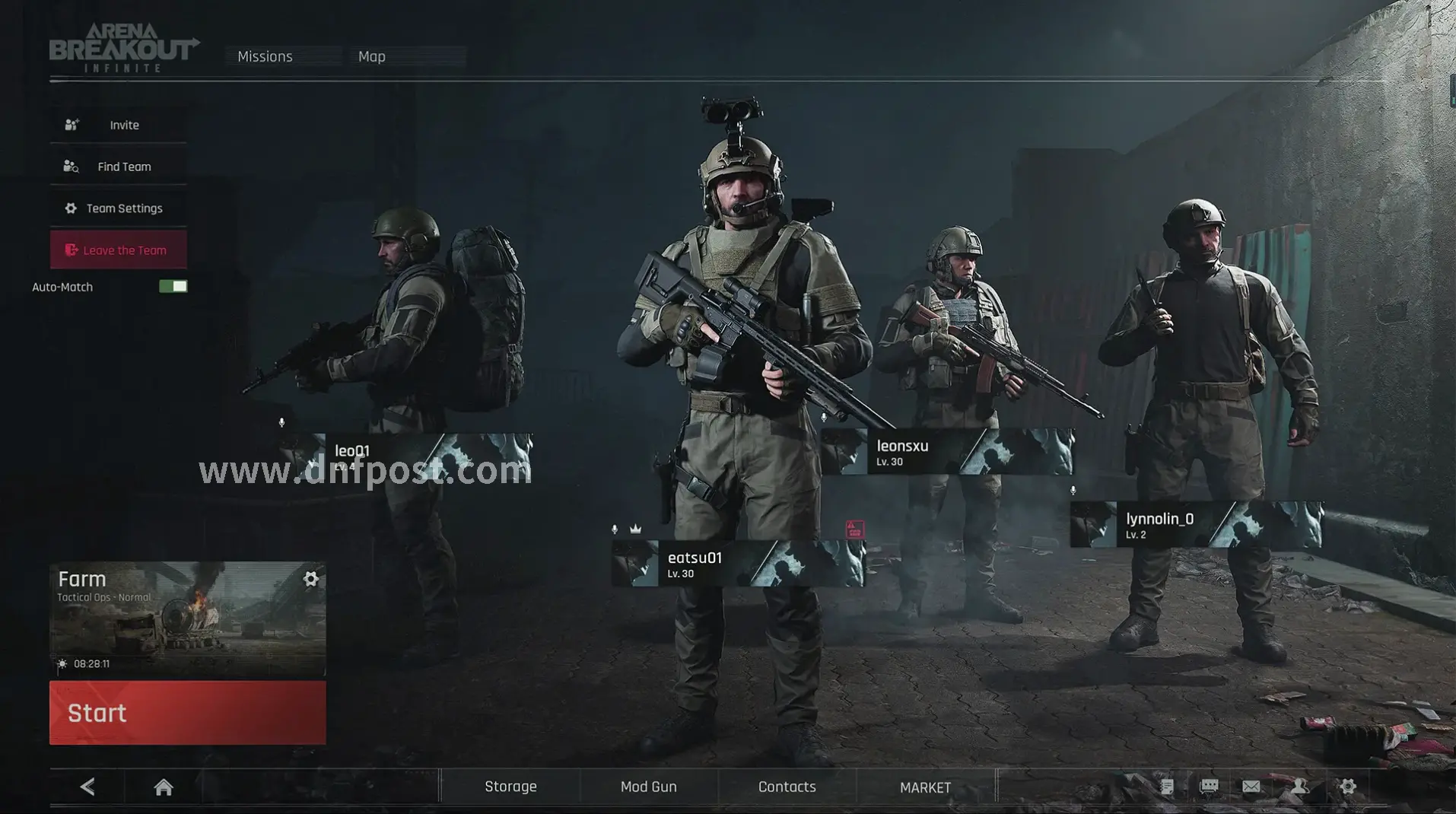The height and width of the screenshot is (814, 1456).
Task: Open the Storage menu
Action: tap(510, 787)
